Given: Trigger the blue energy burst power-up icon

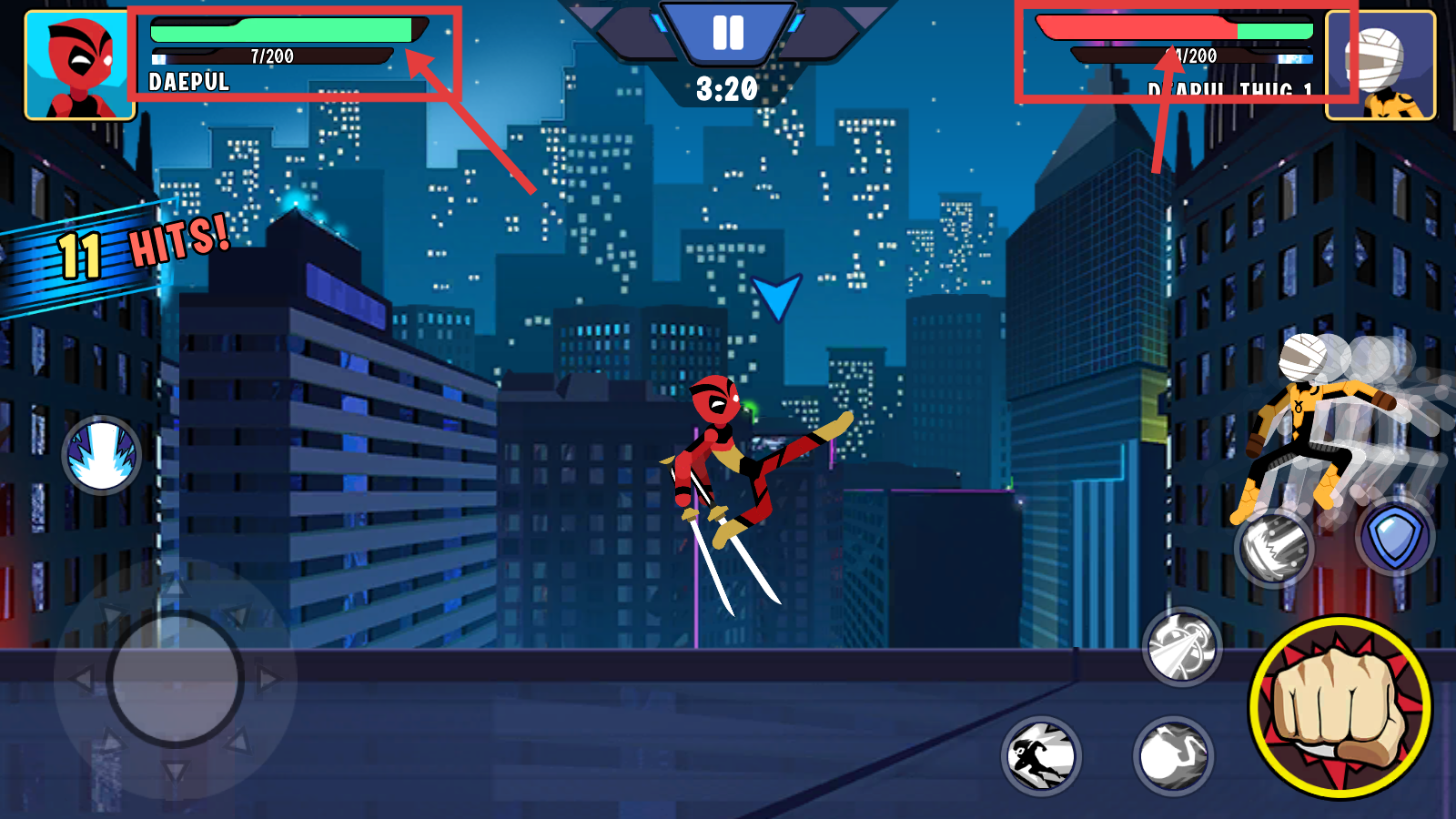Looking at the screenshot, I should 102,455.
